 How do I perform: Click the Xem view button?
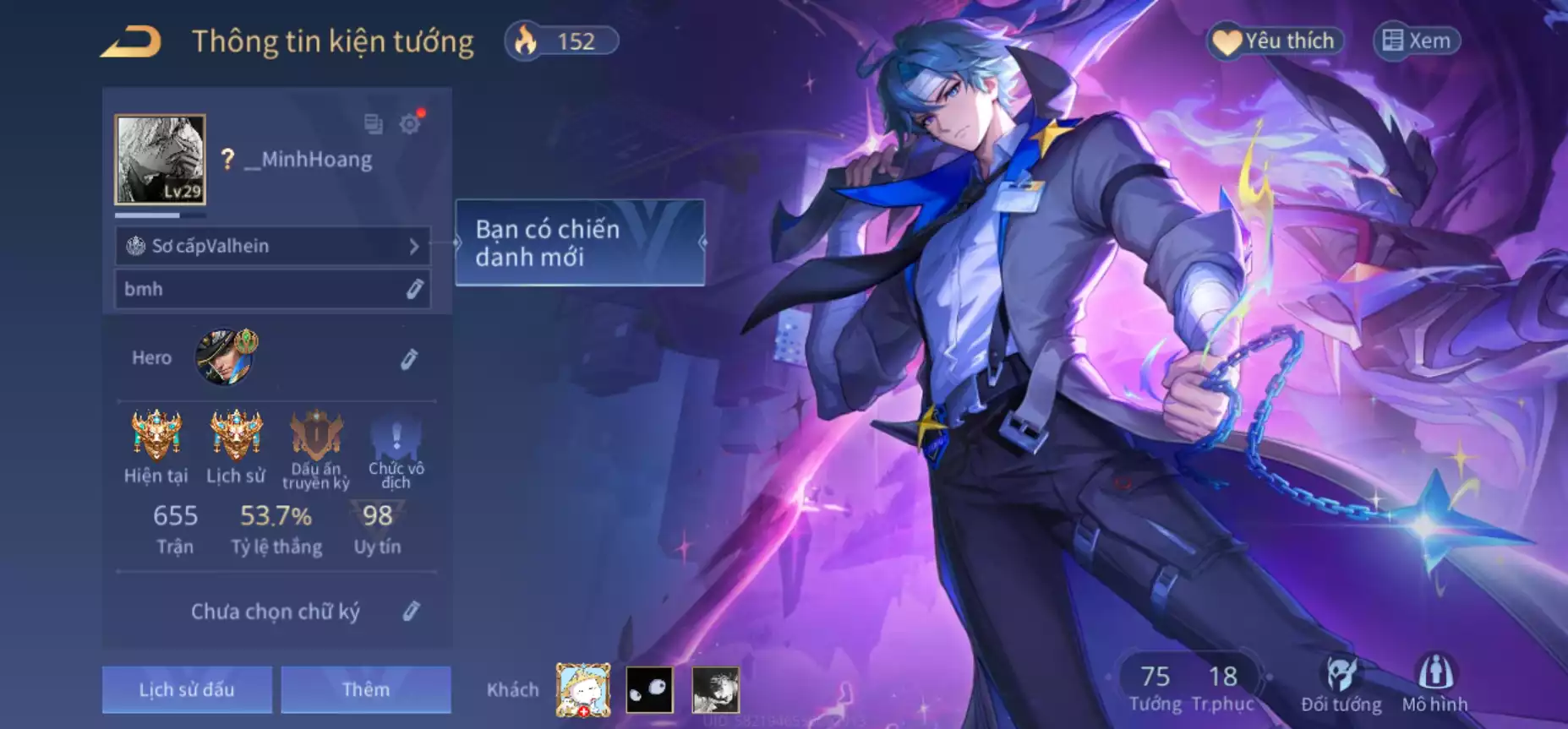(1418, 41)
